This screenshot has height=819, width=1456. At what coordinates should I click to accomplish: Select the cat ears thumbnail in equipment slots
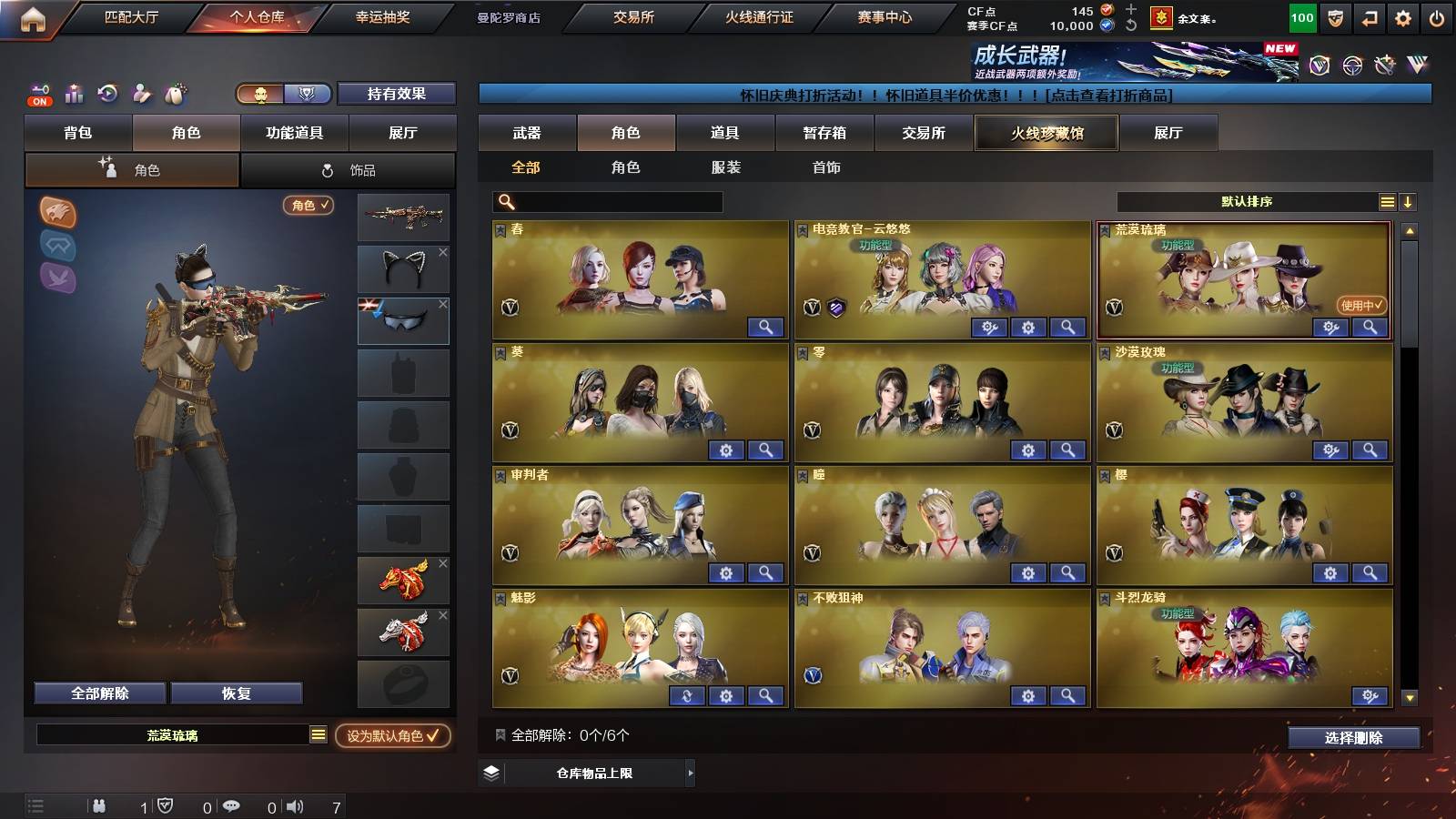click(x=403, y=268)
